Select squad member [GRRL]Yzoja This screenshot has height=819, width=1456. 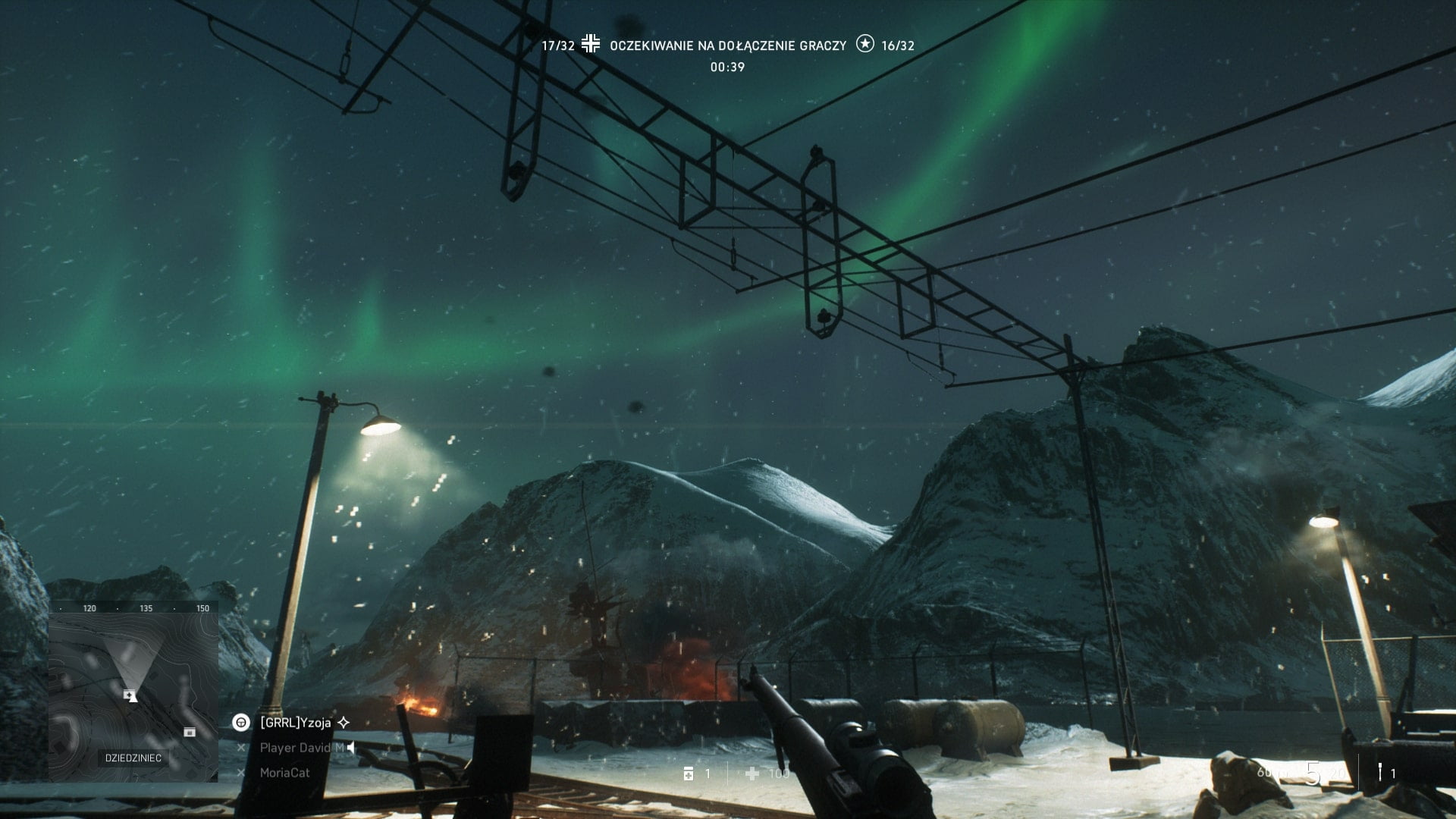pos(295,723)
